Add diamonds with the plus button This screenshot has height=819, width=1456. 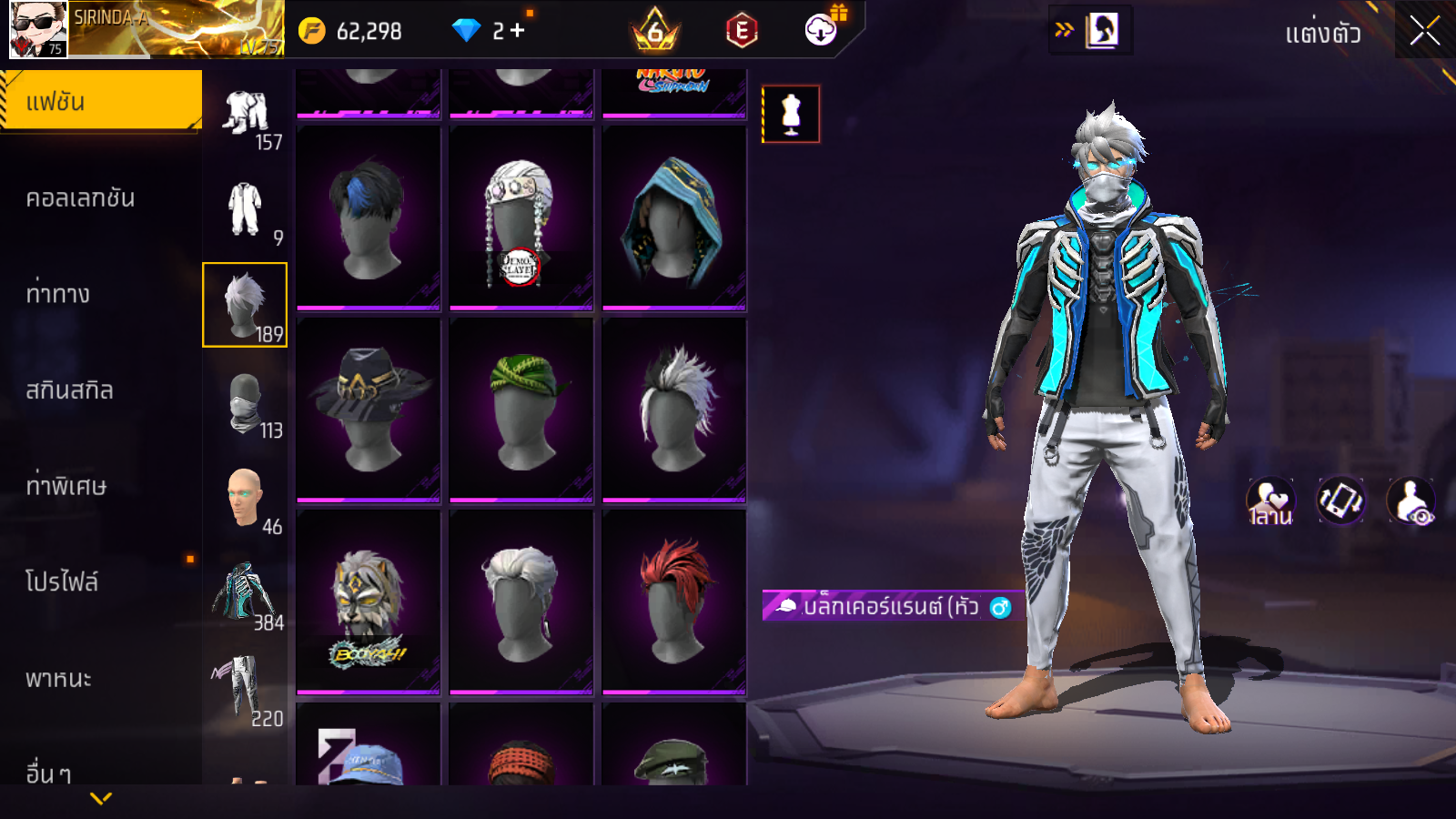(x=517, y=31)
